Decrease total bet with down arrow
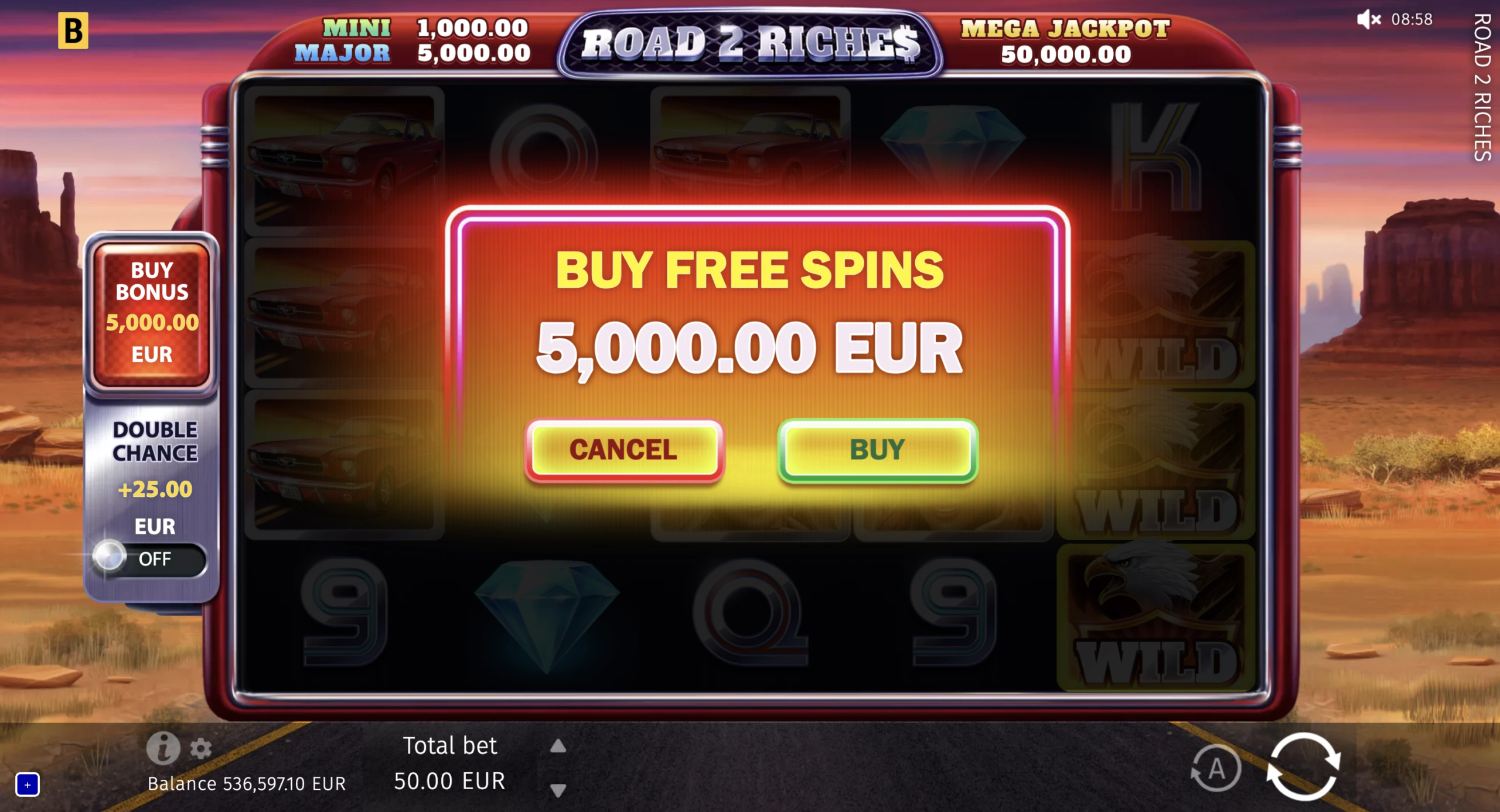This screenshot has width=1500, height=812. point(558,790)
